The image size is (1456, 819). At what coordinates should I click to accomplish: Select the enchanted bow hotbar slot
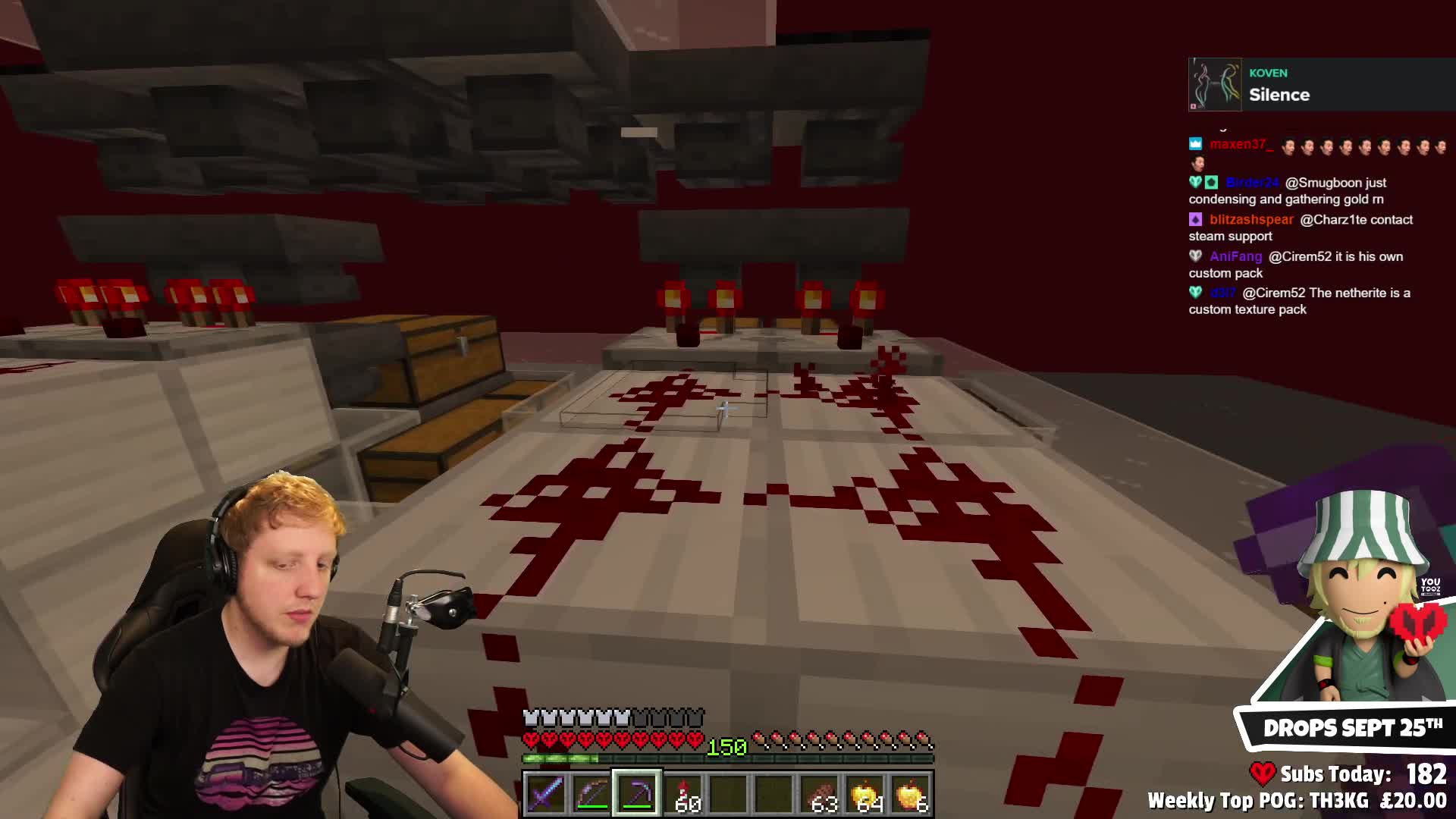591,794
